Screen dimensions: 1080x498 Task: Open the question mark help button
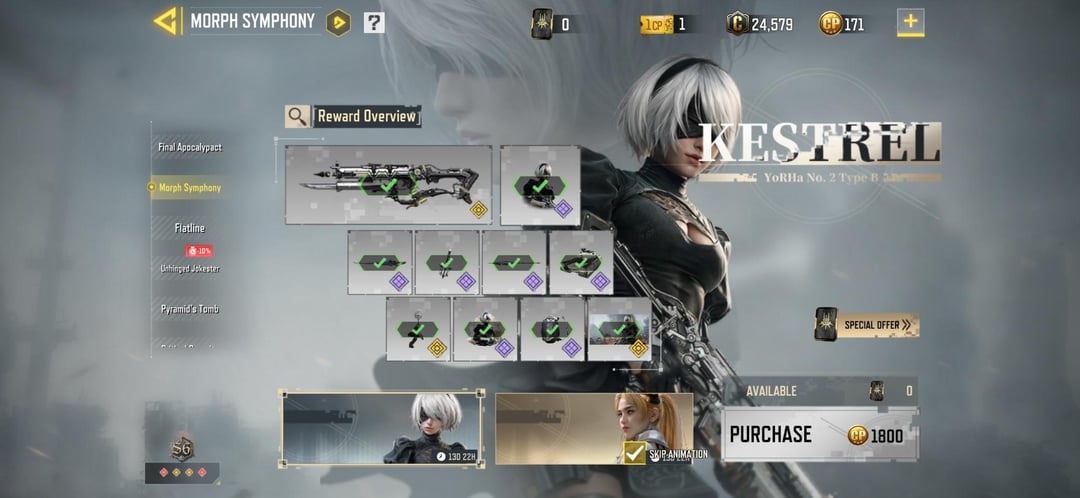tap(374, 22)
